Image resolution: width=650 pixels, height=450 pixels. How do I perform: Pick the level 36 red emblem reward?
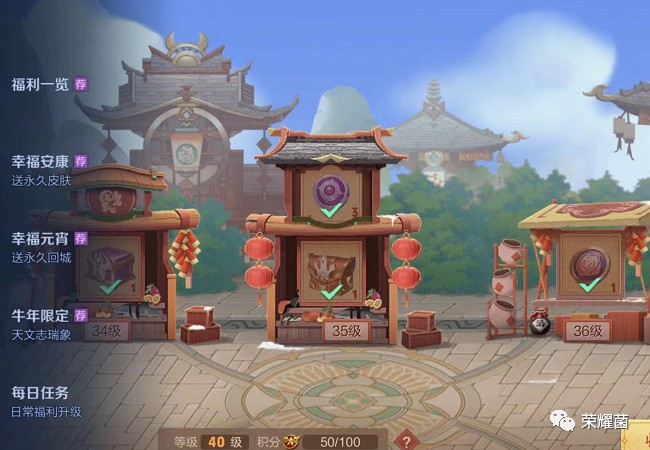[x=589, y=264]
